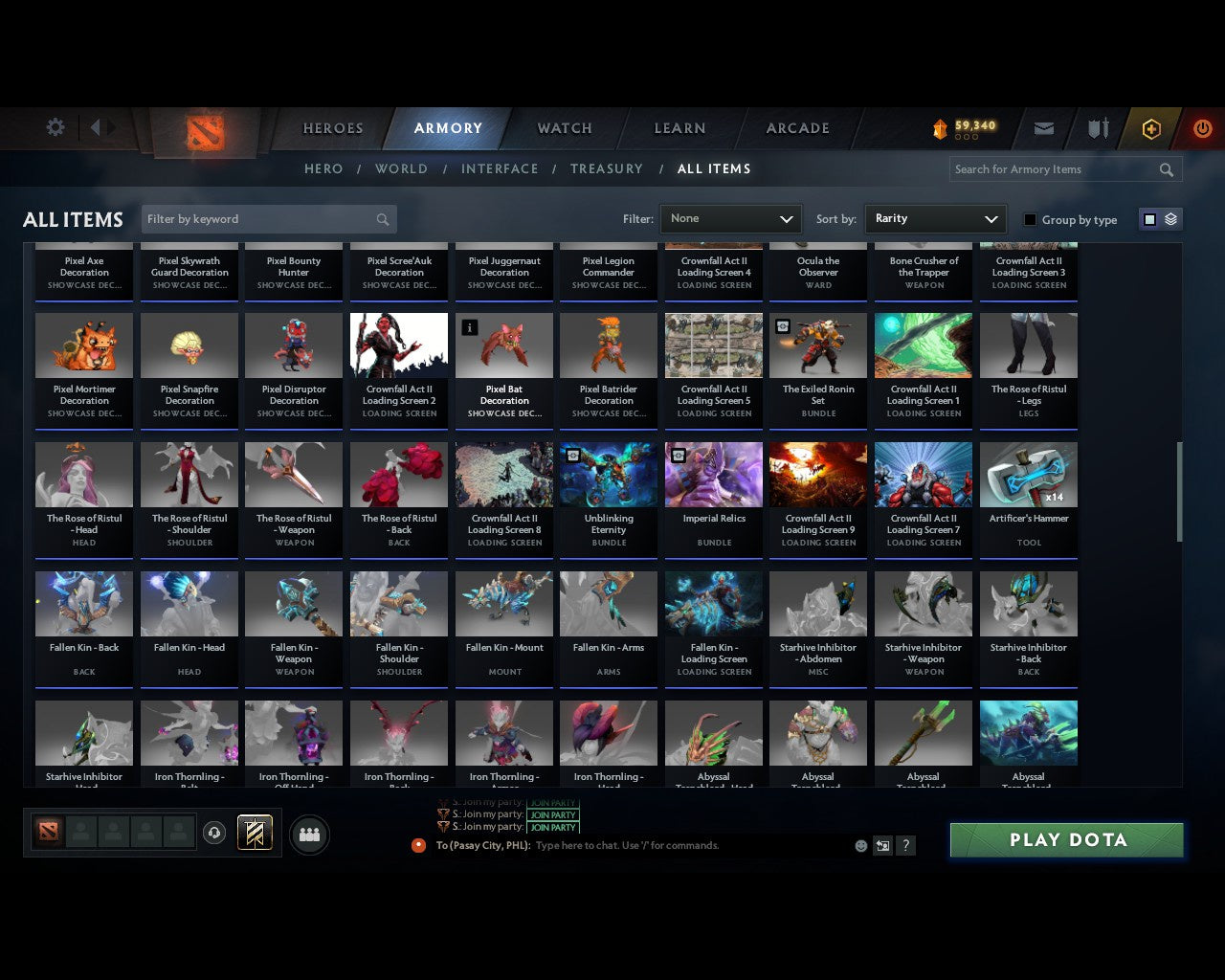
Task: Enable the Group by type checkbox
Action: 1030,219
